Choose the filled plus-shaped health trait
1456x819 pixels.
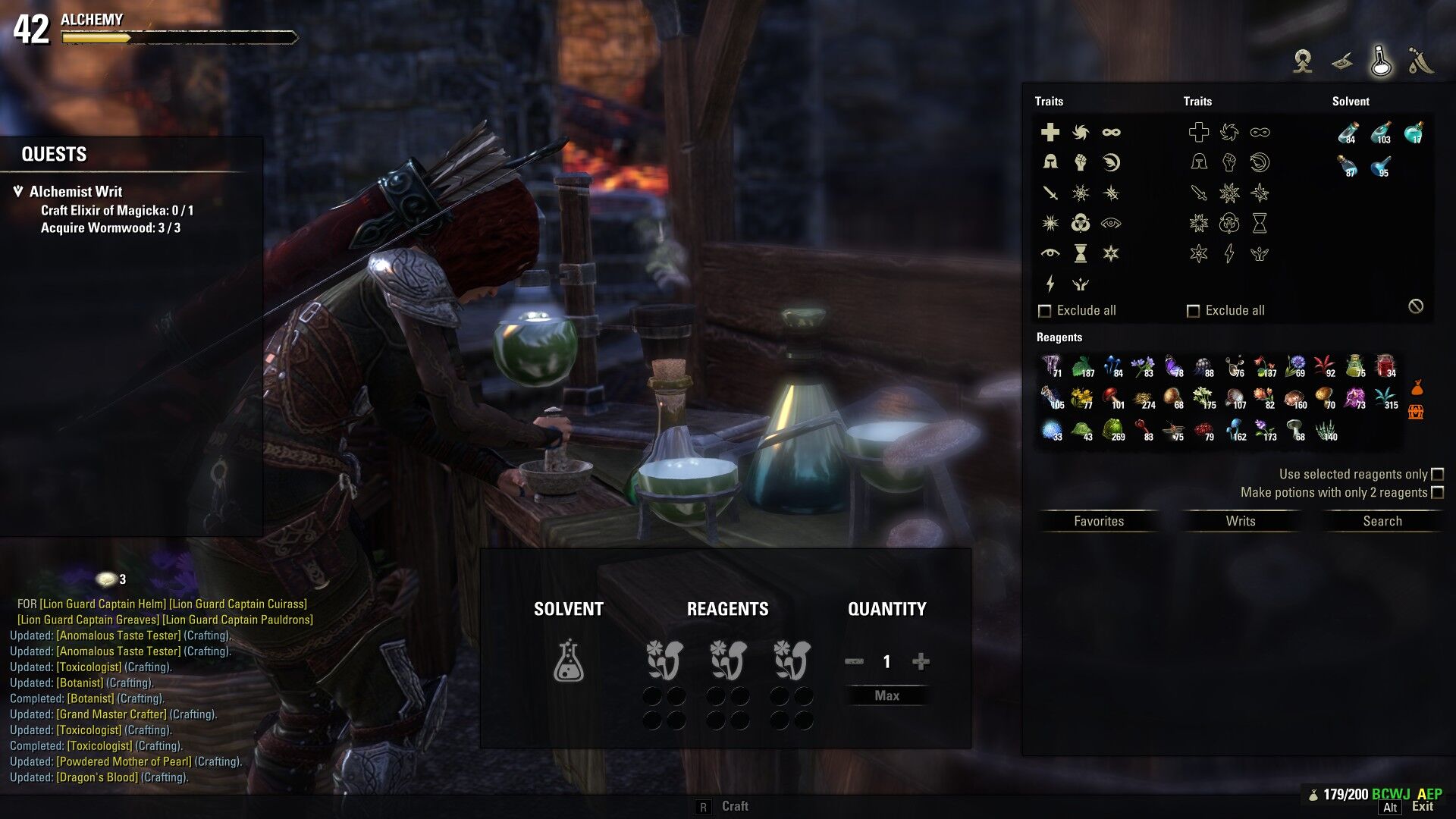tap(1050, 132)
